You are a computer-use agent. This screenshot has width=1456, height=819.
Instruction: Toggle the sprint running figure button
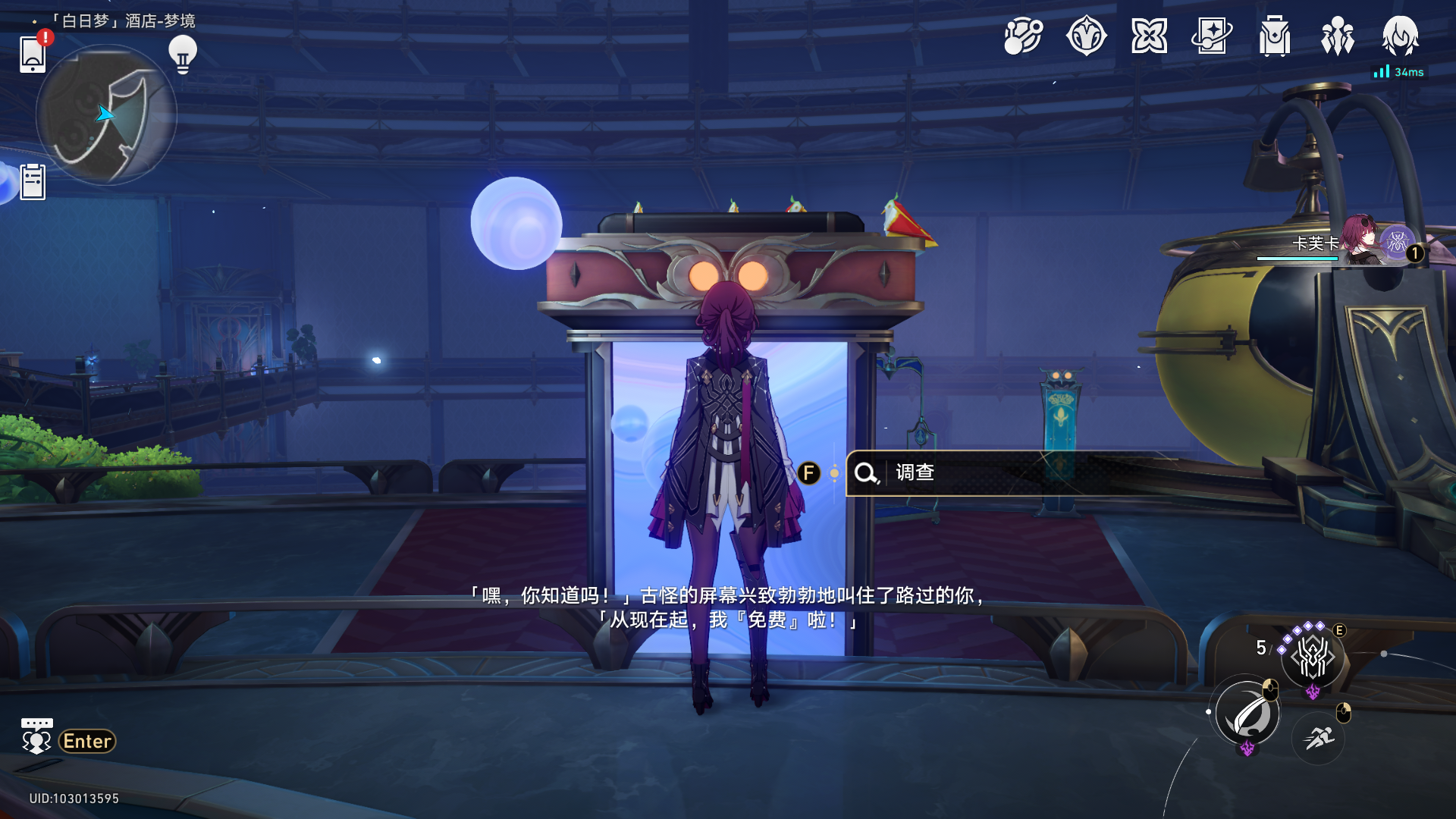point(1319,738)
